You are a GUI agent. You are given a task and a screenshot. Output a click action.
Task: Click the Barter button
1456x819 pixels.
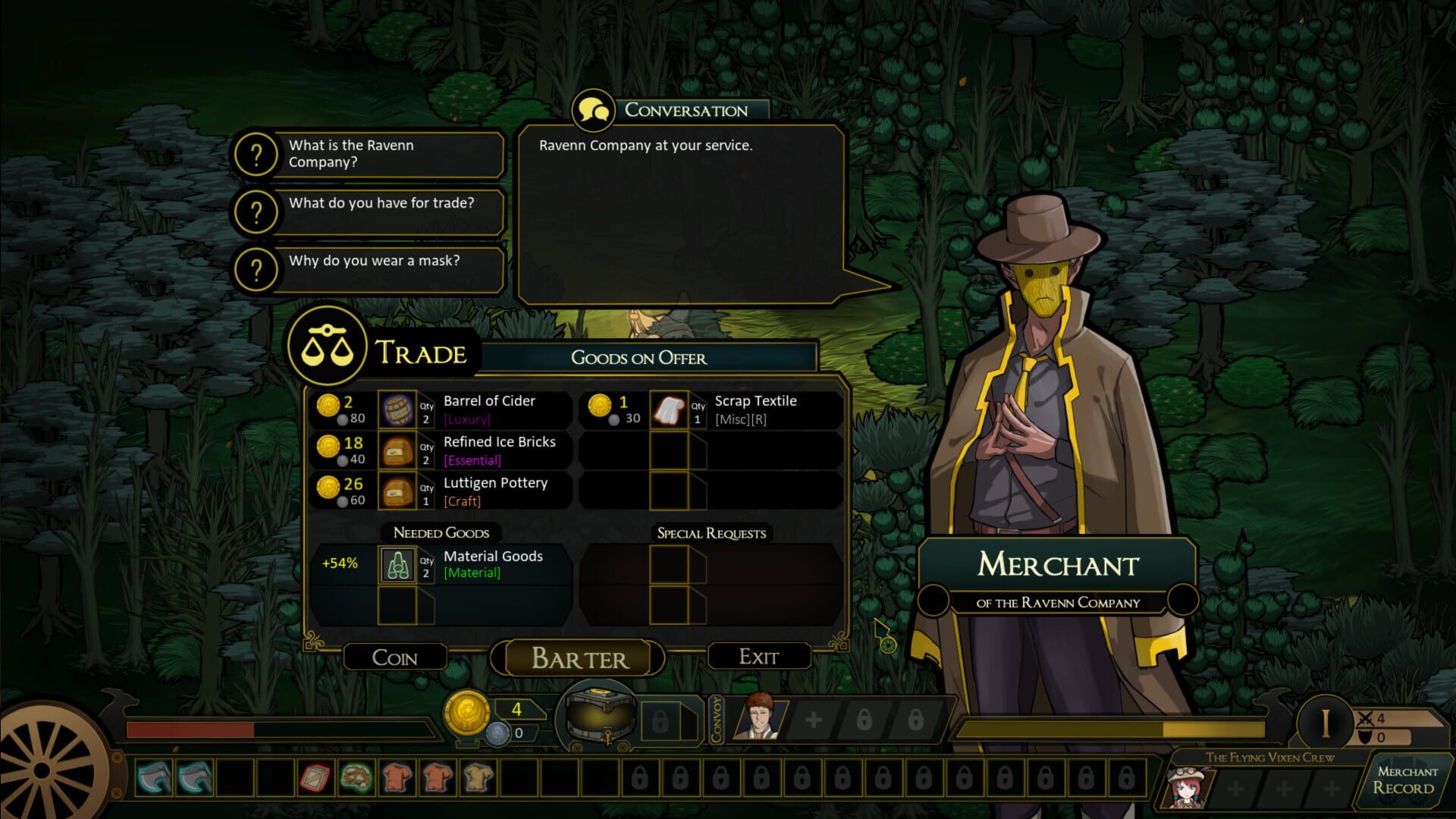pyautogui.click(x=579, y=658)
